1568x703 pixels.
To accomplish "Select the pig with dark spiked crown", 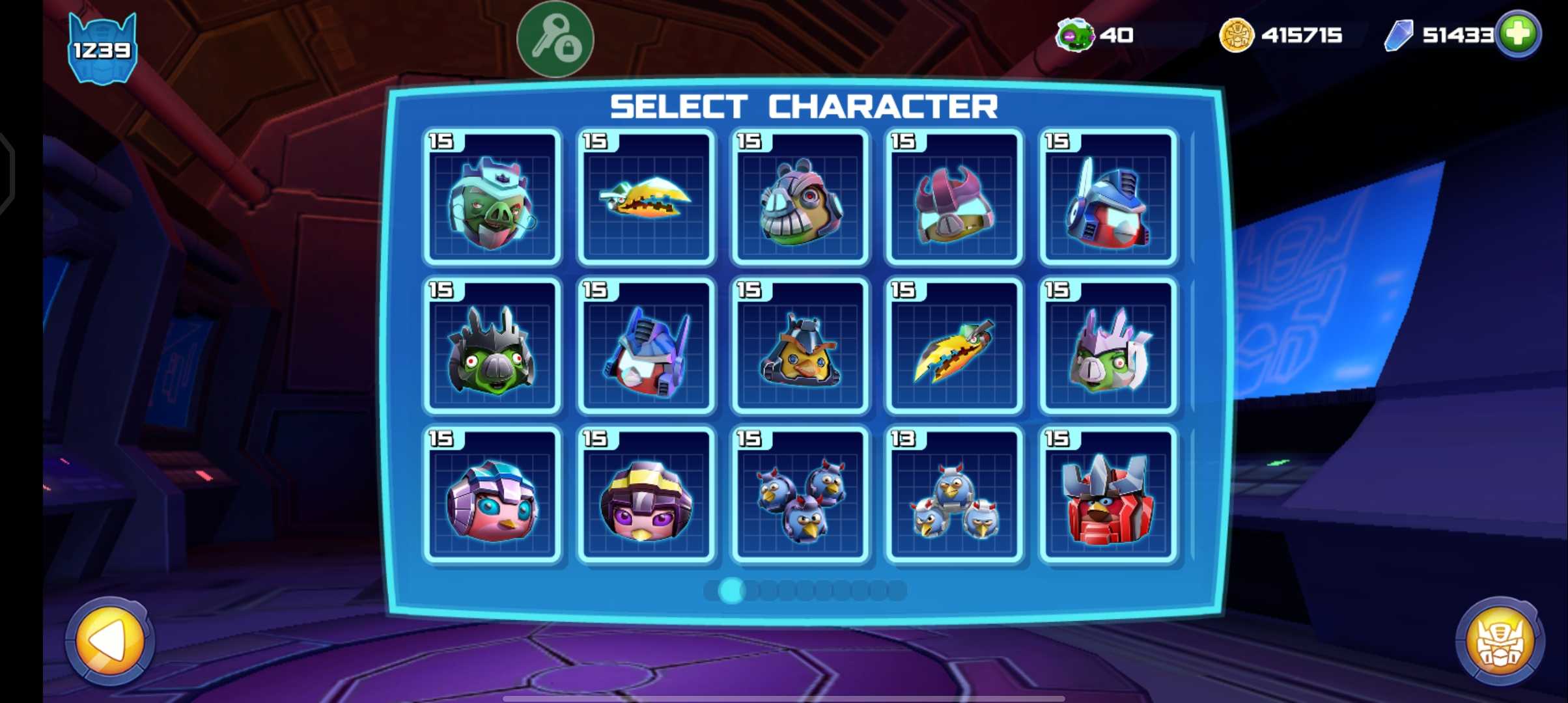I will [x=492, y=347].
